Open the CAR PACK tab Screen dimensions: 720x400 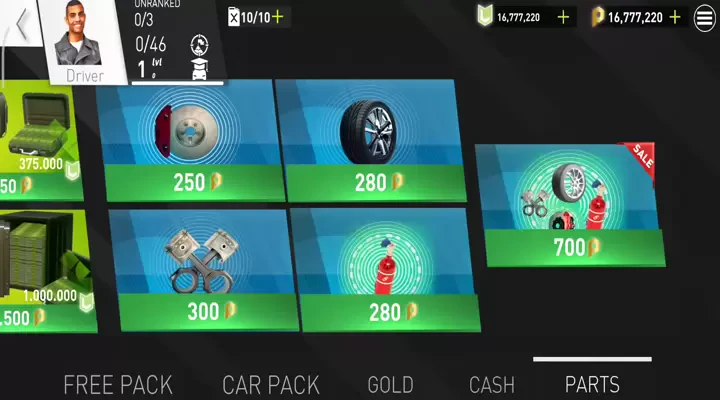[271, 384]
